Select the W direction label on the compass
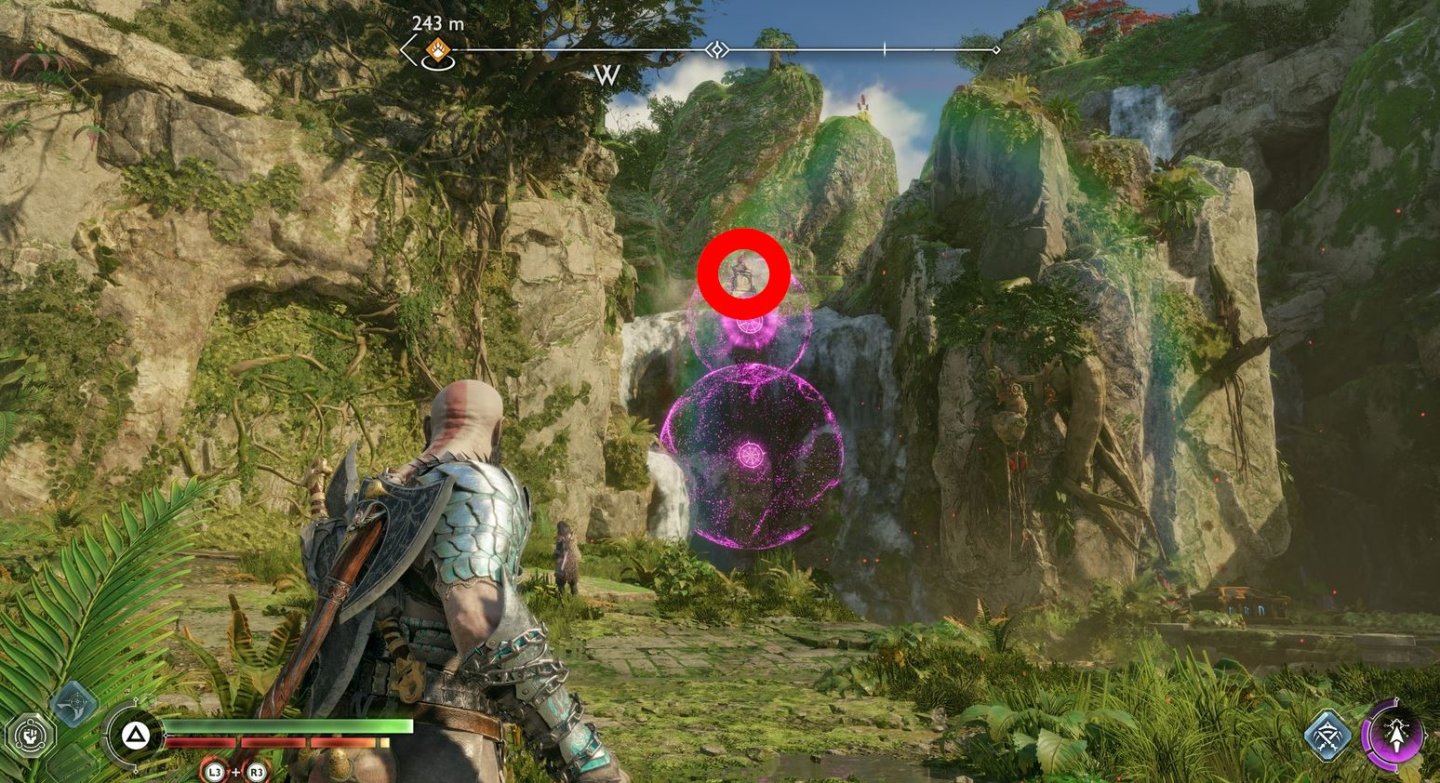 pyautogui.click(x=606, y=75)
